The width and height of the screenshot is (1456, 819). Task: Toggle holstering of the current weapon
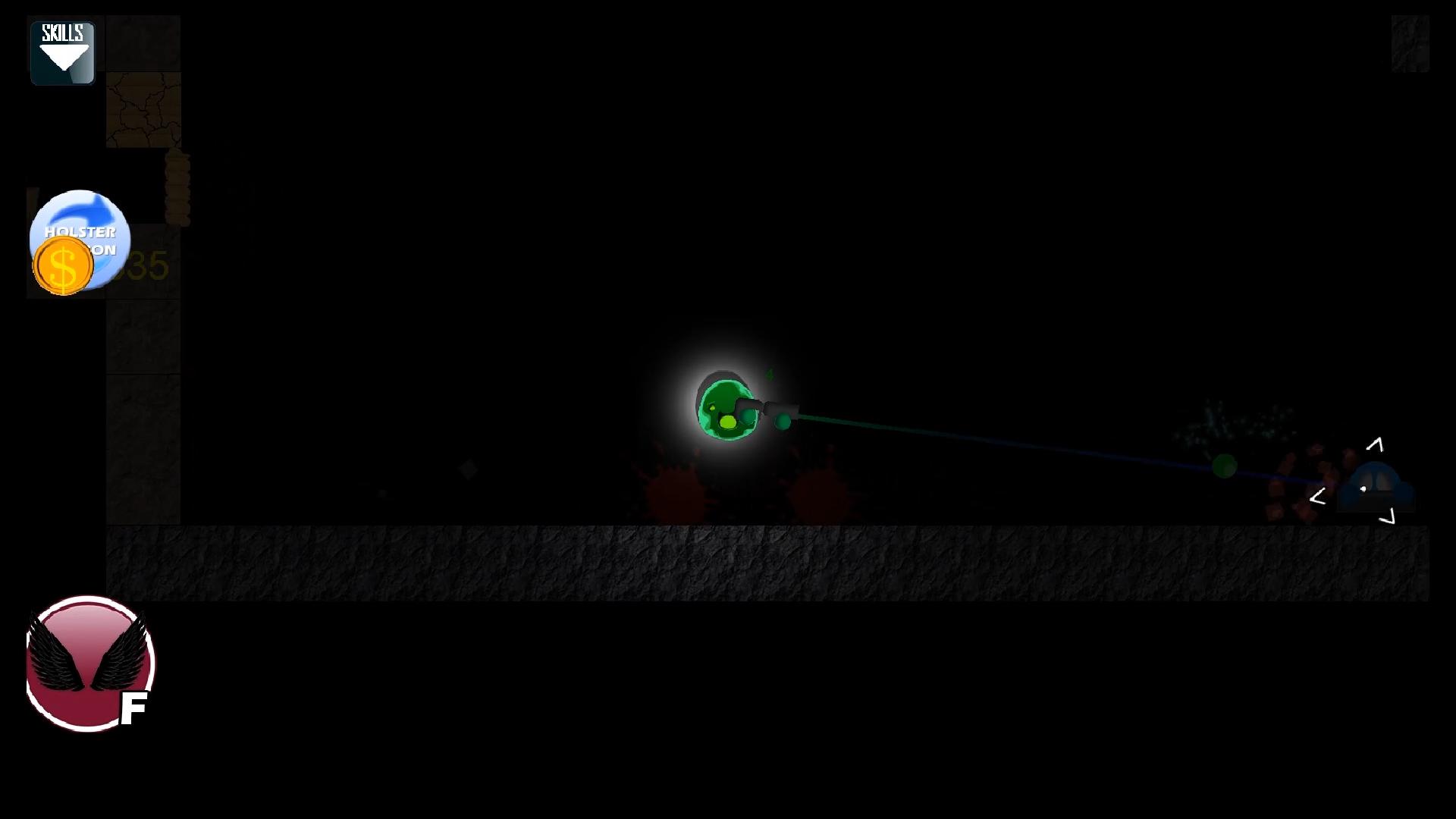pyautogui.click(x=79, y=239)
